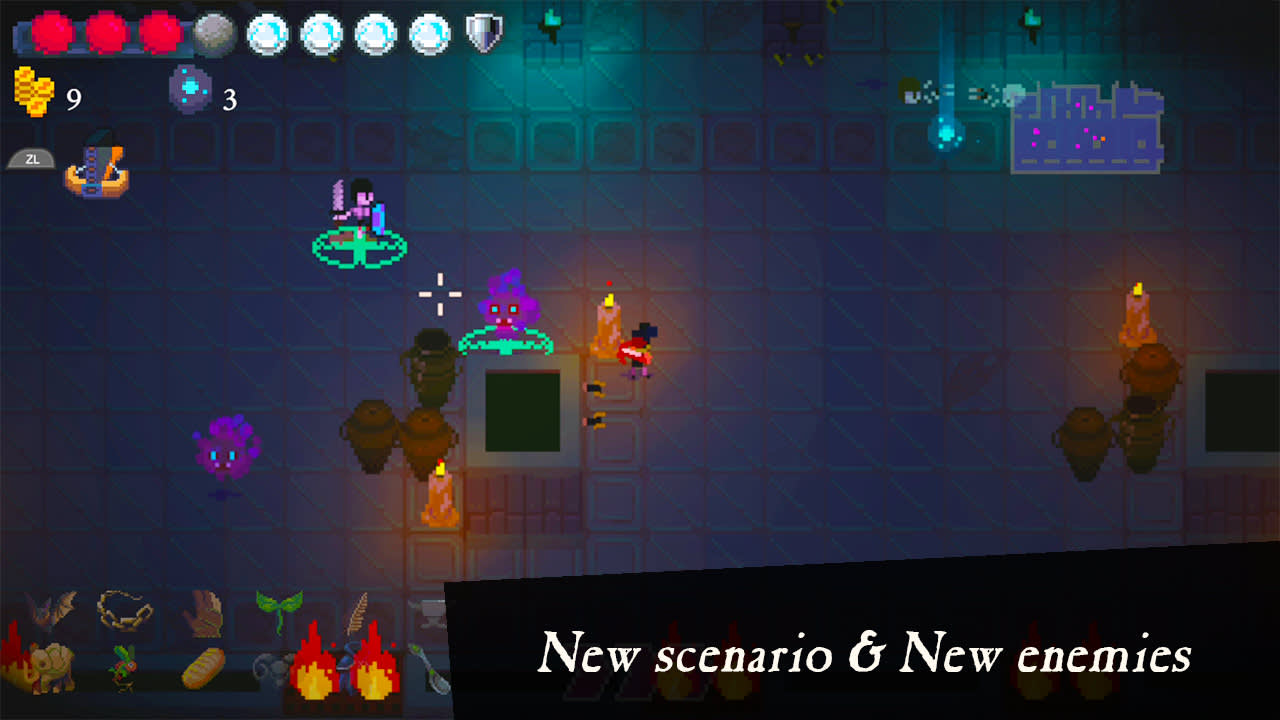Click the ZL button prompt label

[x=30, y=157]
